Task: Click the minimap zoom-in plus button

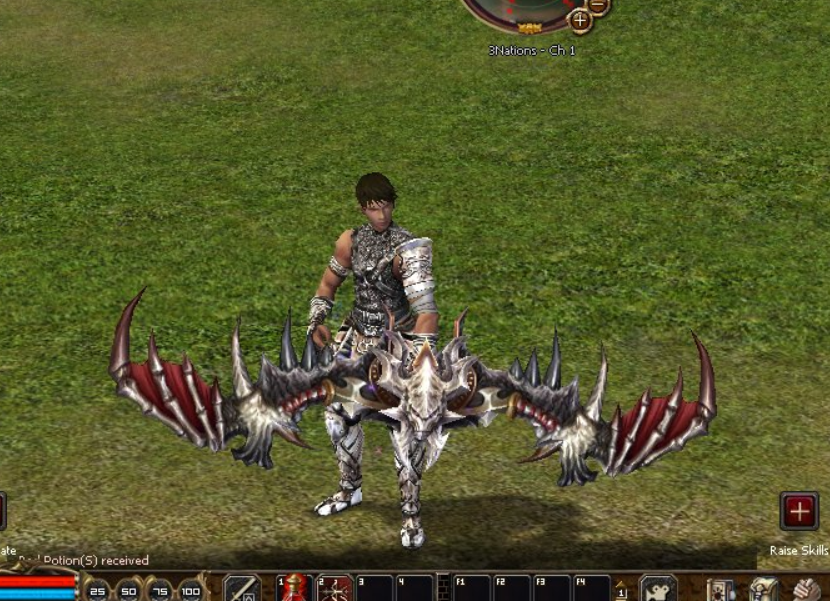Action: pyautogui.click(x=580, y=20)
